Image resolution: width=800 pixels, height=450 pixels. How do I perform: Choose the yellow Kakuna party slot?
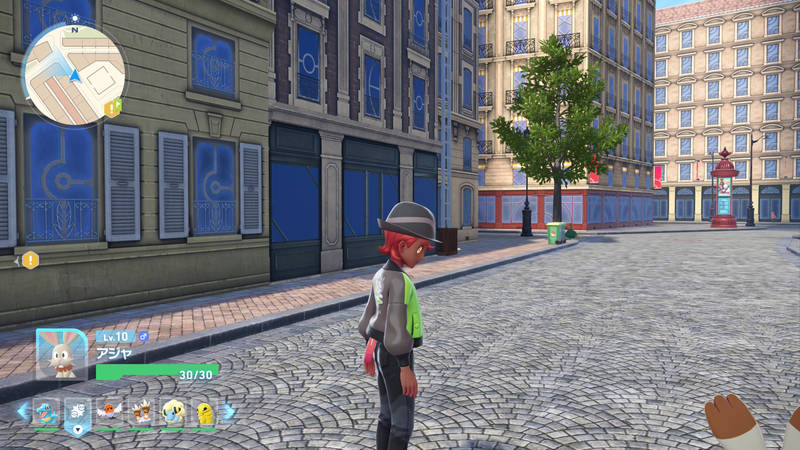[204, 412]
